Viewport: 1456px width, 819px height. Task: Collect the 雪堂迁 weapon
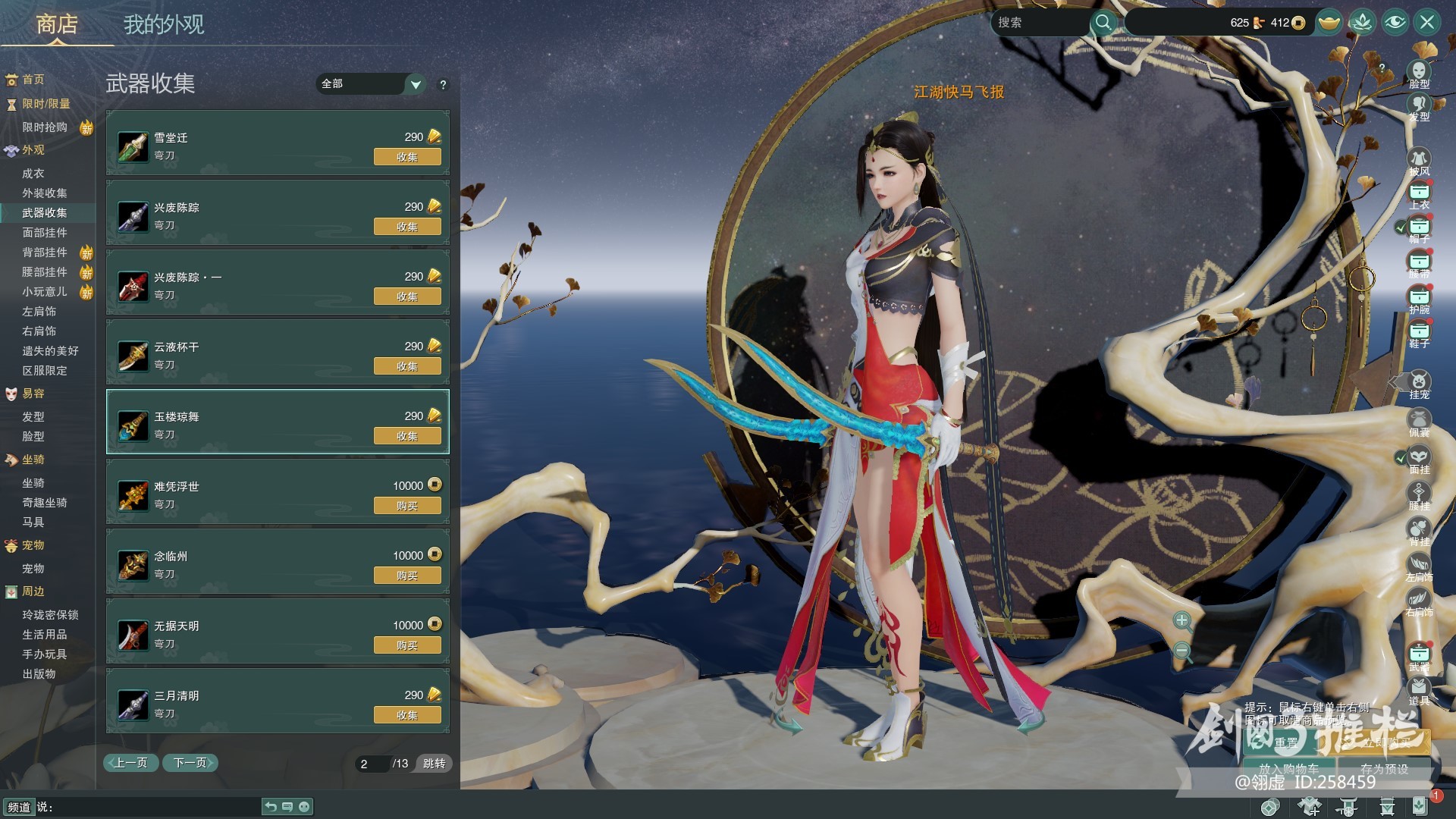(x=407, y=157)
